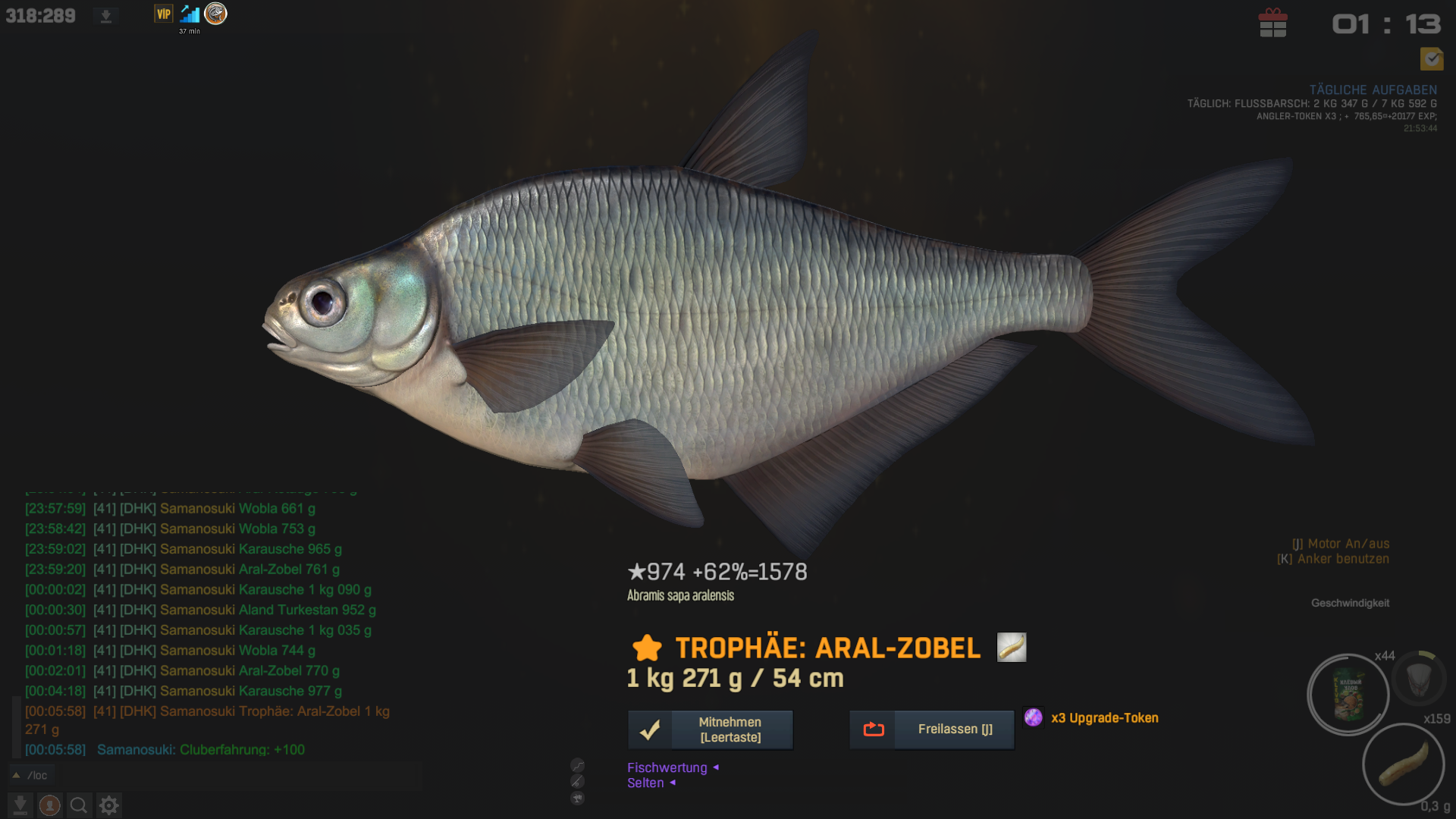Open the Tägliche Aufgaben daily tasks

1373,89
